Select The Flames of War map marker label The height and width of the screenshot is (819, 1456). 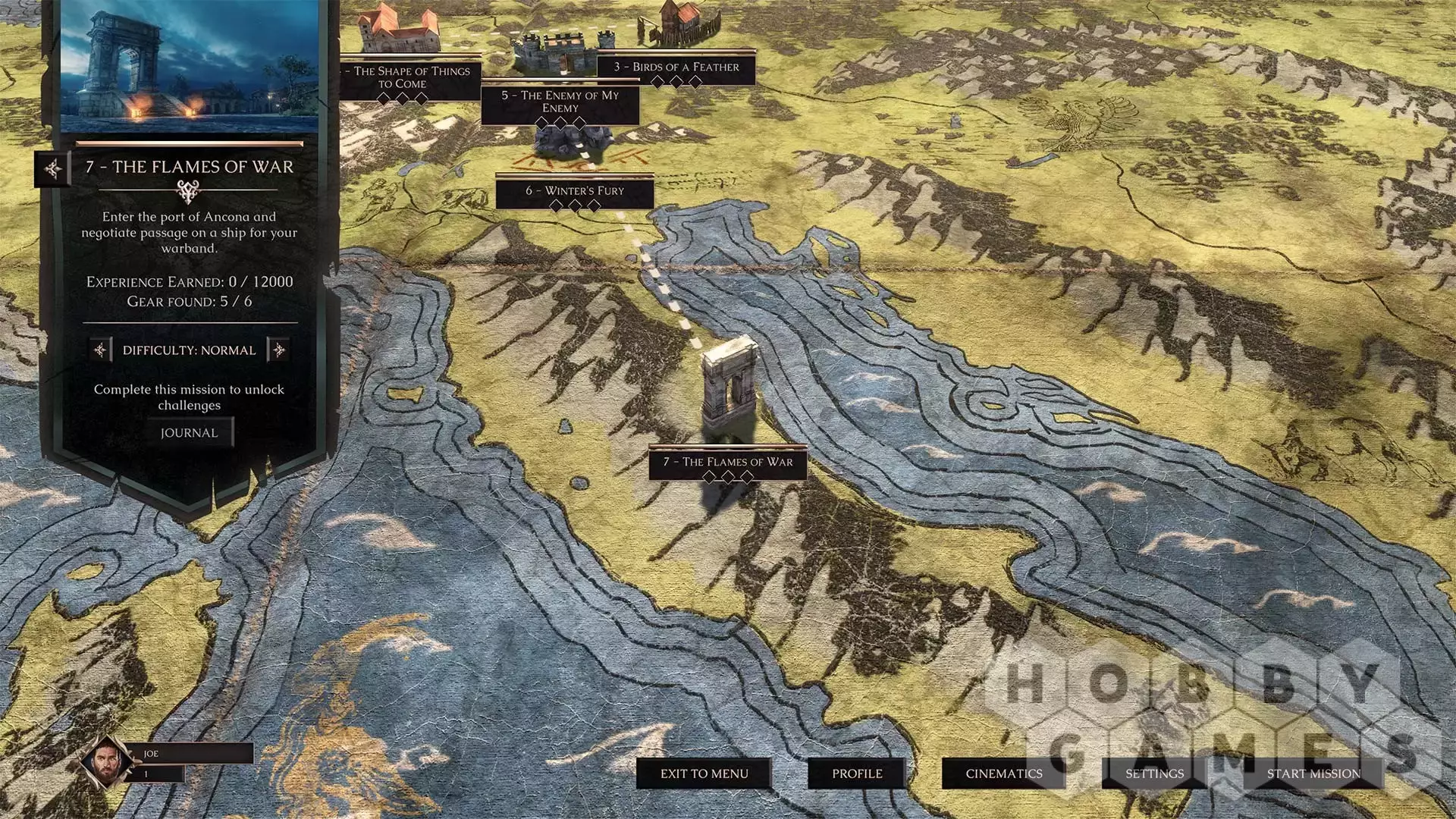pyautogui.click(x=728, y=462)
